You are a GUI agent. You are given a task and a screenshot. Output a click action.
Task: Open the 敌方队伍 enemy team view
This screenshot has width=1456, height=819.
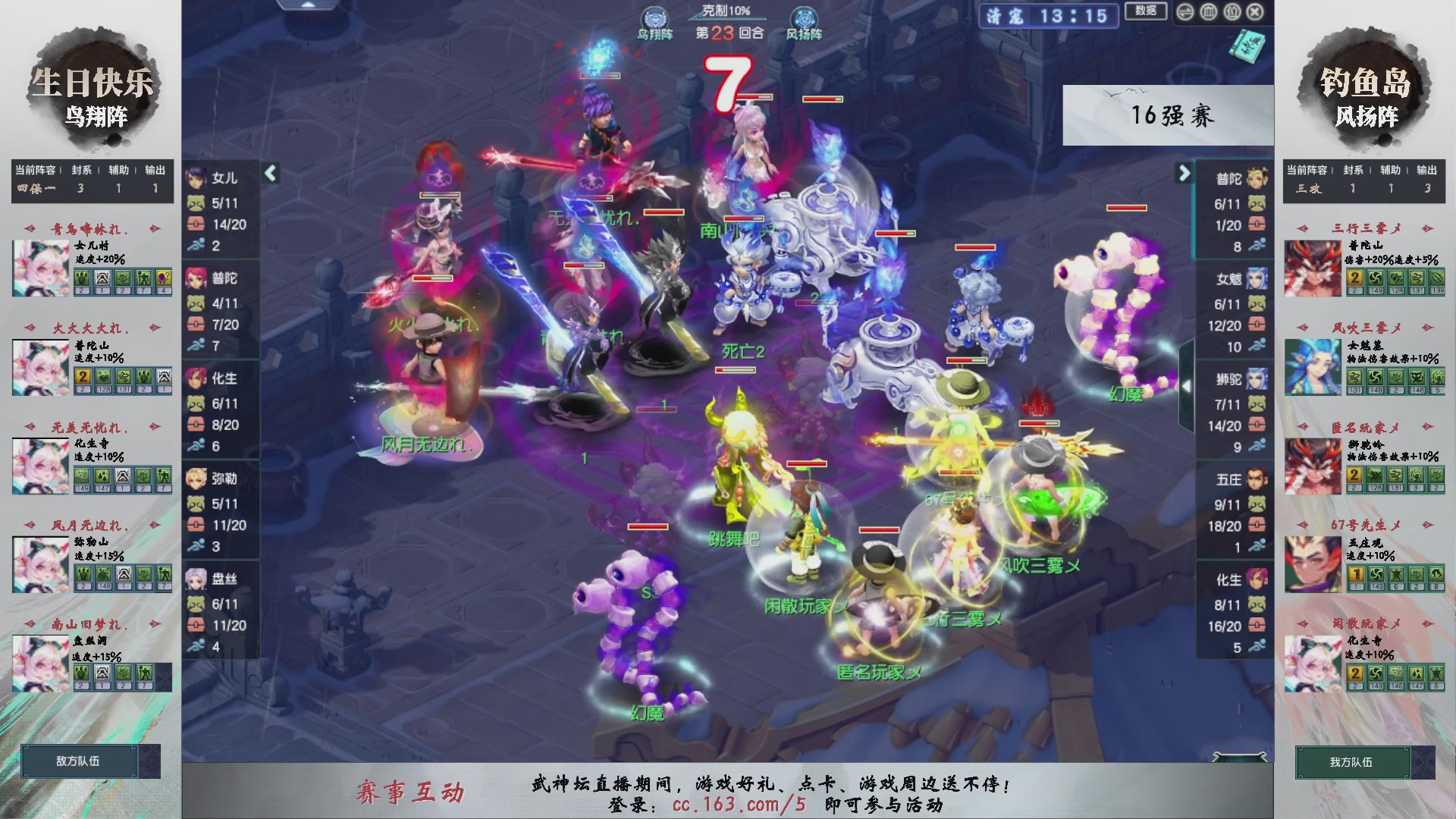pyautogui.click(x=79, y=761)
